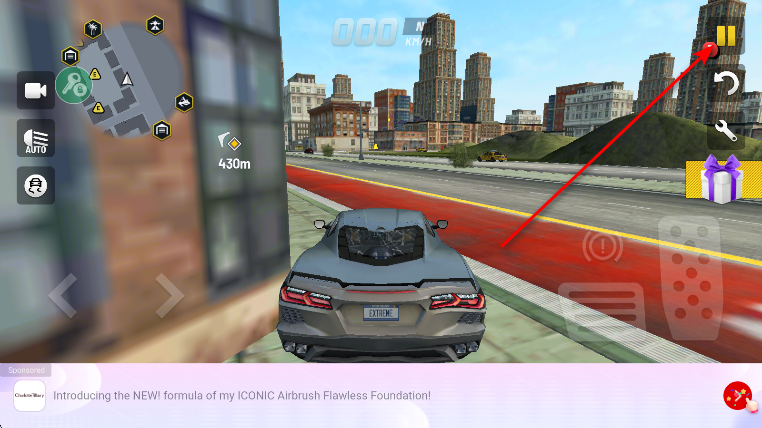The height and width of the screenshot is (428, 762).
Task: Toggle the AUTO headlights button
Action: (x=36, y=138)
